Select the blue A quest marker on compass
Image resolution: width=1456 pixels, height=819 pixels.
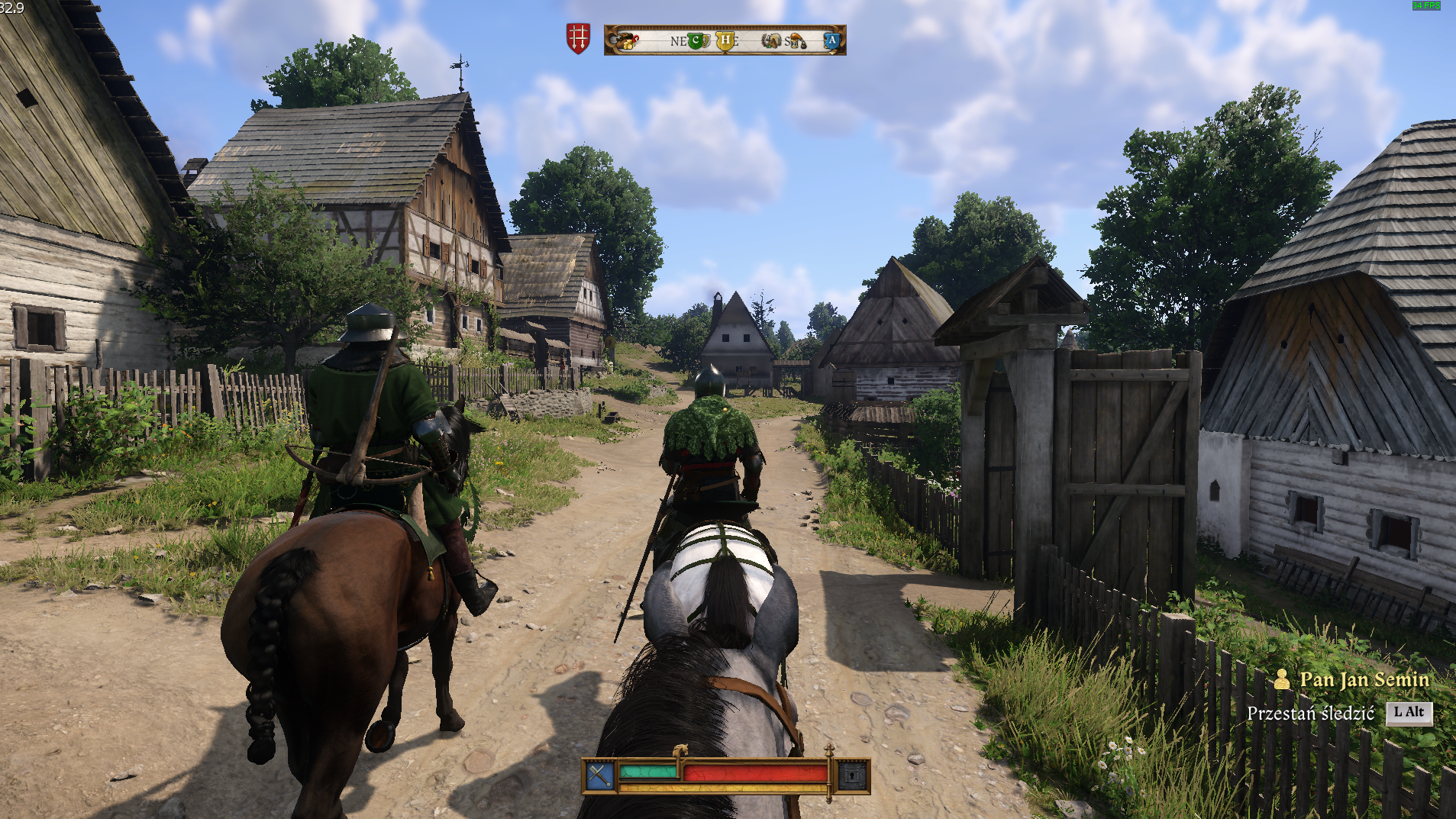(831, 40)
